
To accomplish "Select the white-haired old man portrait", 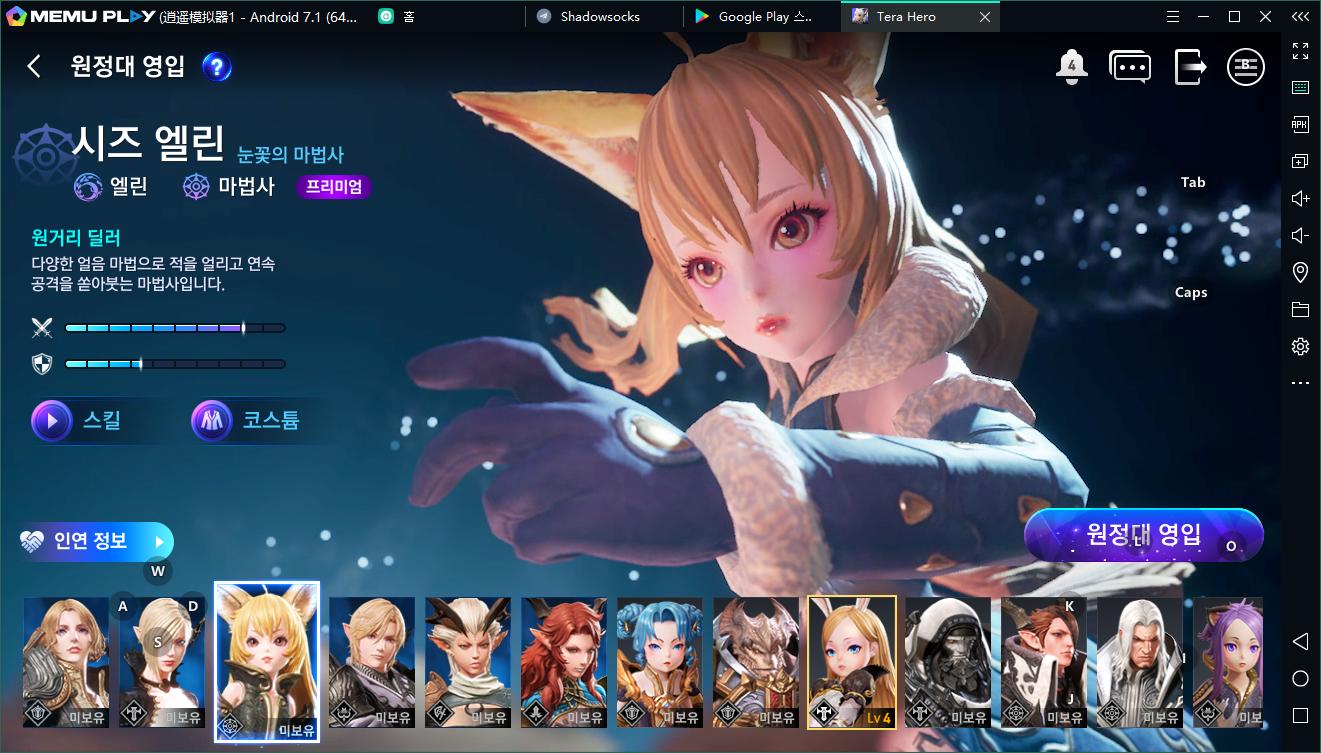I will click(x=1140, y=661).
